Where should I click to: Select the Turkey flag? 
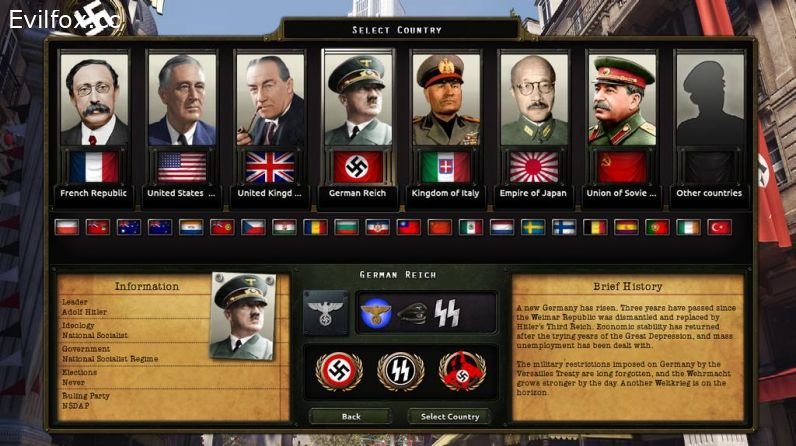point(719,227)
